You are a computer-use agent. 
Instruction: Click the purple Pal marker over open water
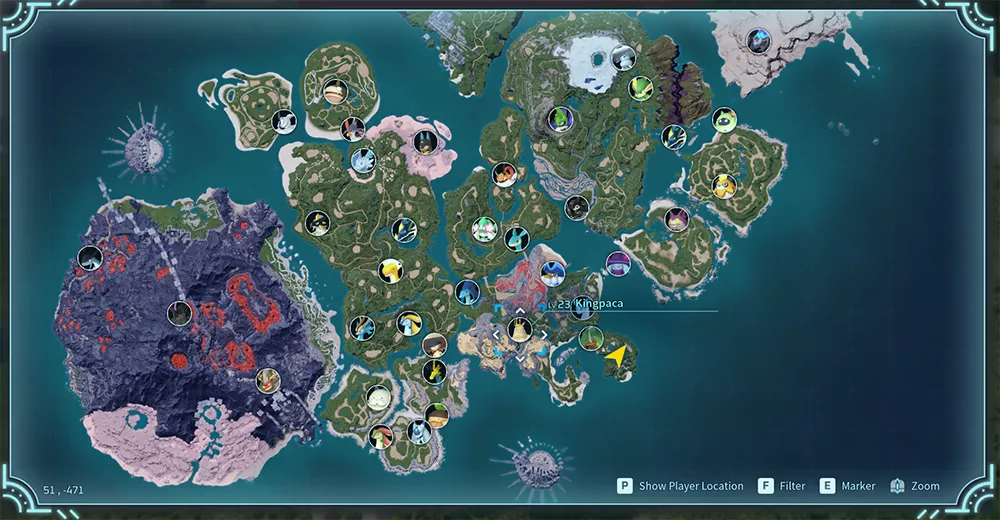coord(619,264)
